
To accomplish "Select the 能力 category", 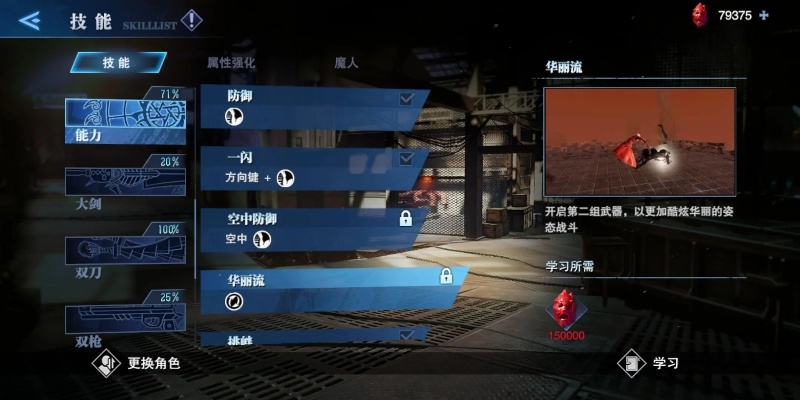I will pyautogui.click(x=124, y=118).
